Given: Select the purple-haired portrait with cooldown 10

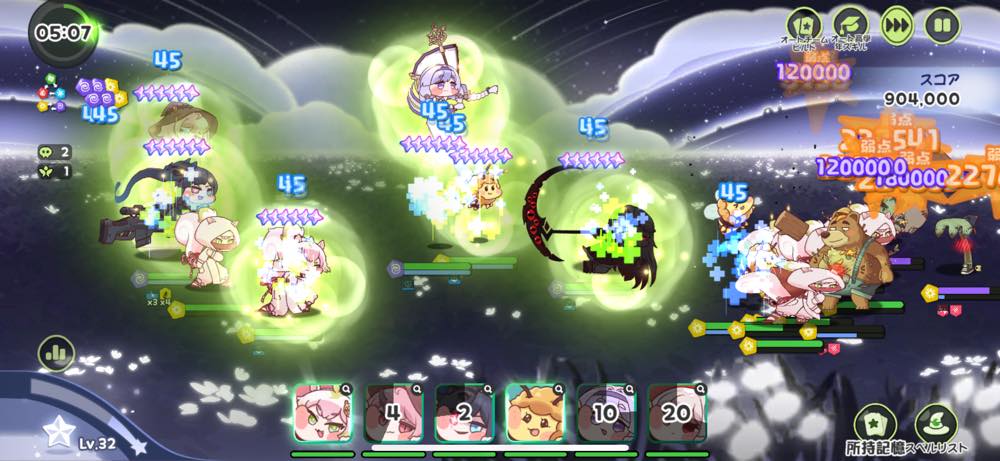Looking at the screenshot, I should pyautogui.click(x=606, y=414).
